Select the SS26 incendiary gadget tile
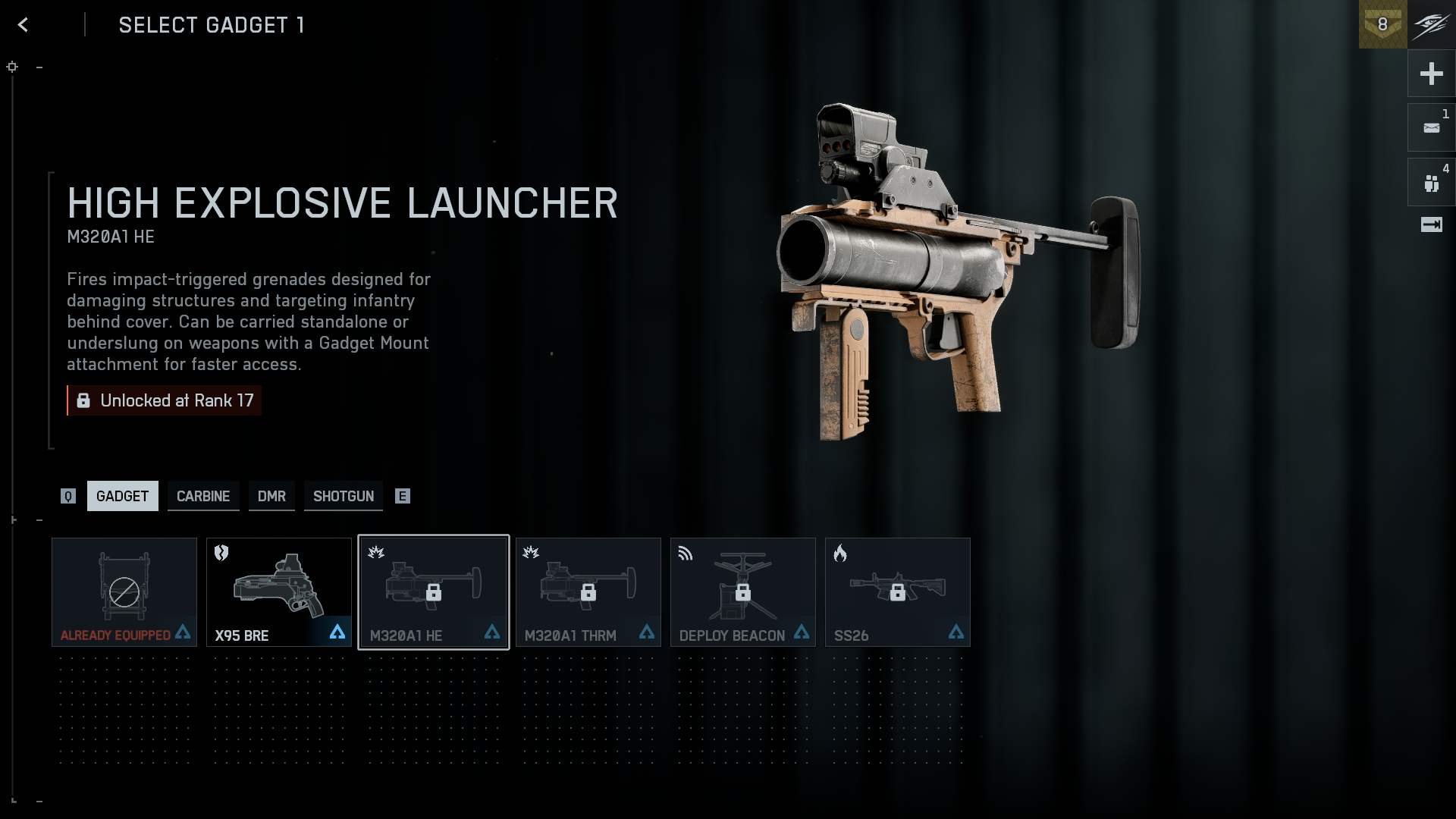 pos(898,592)
